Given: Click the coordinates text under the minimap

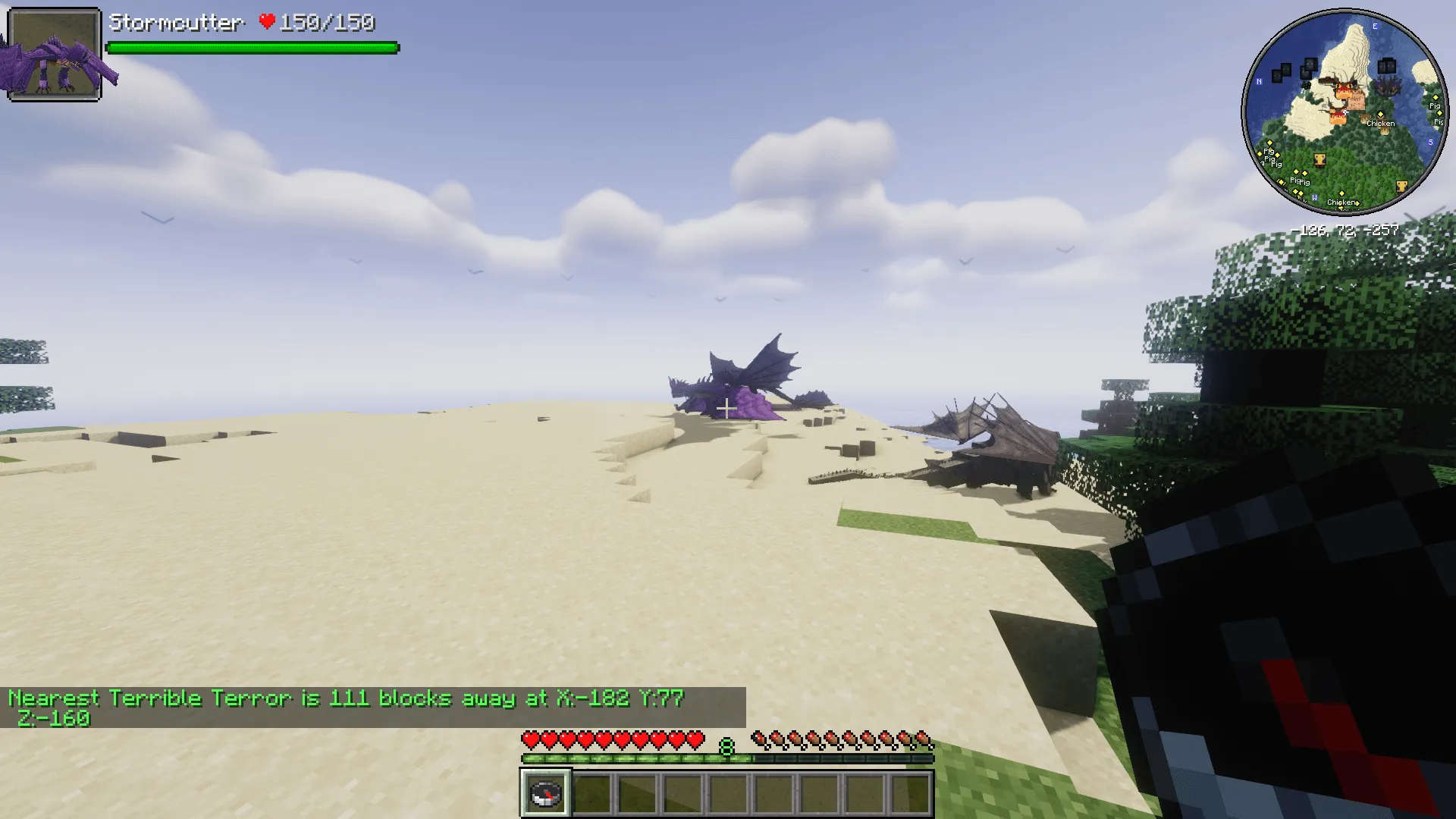Looking at the screenshot, I should click(1346, 231).
